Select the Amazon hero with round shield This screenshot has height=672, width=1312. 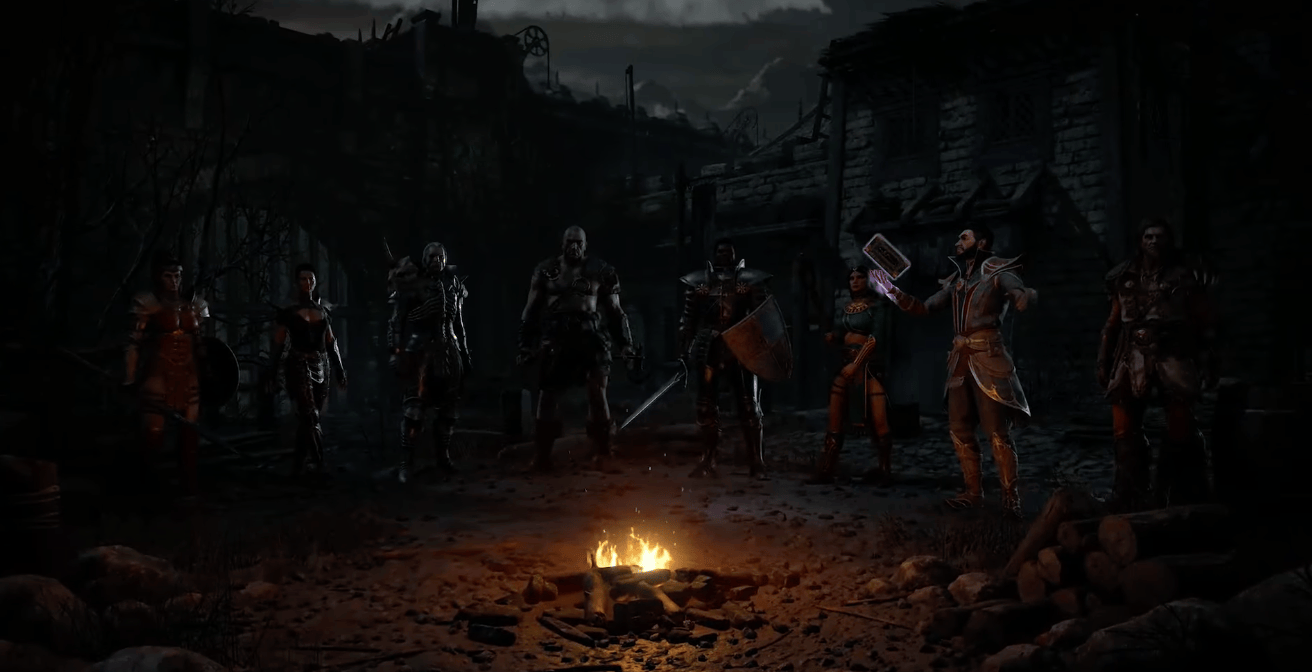(x=168, y=360)
